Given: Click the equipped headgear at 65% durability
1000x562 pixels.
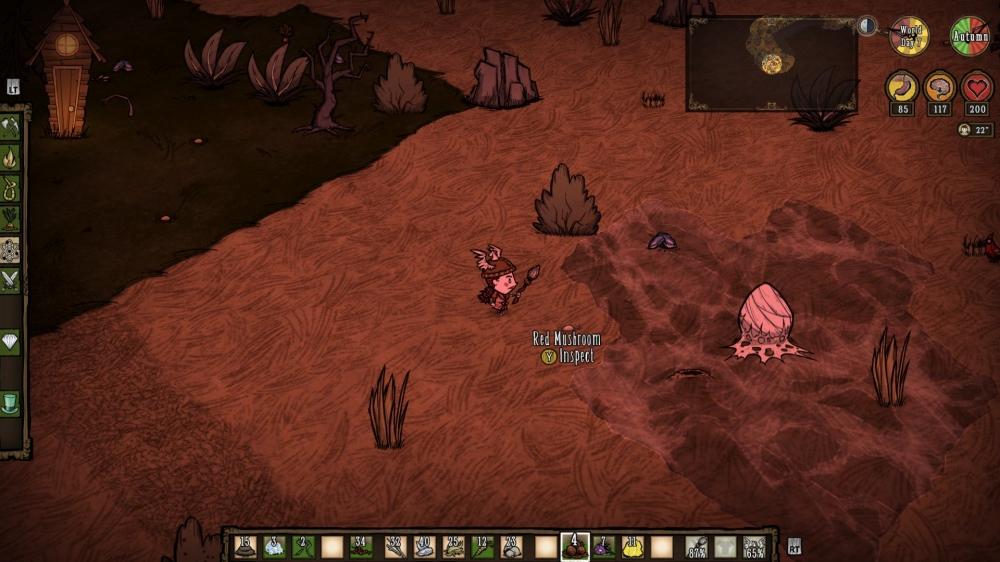Looking at the screenshot, I should (x=755, y=547).
